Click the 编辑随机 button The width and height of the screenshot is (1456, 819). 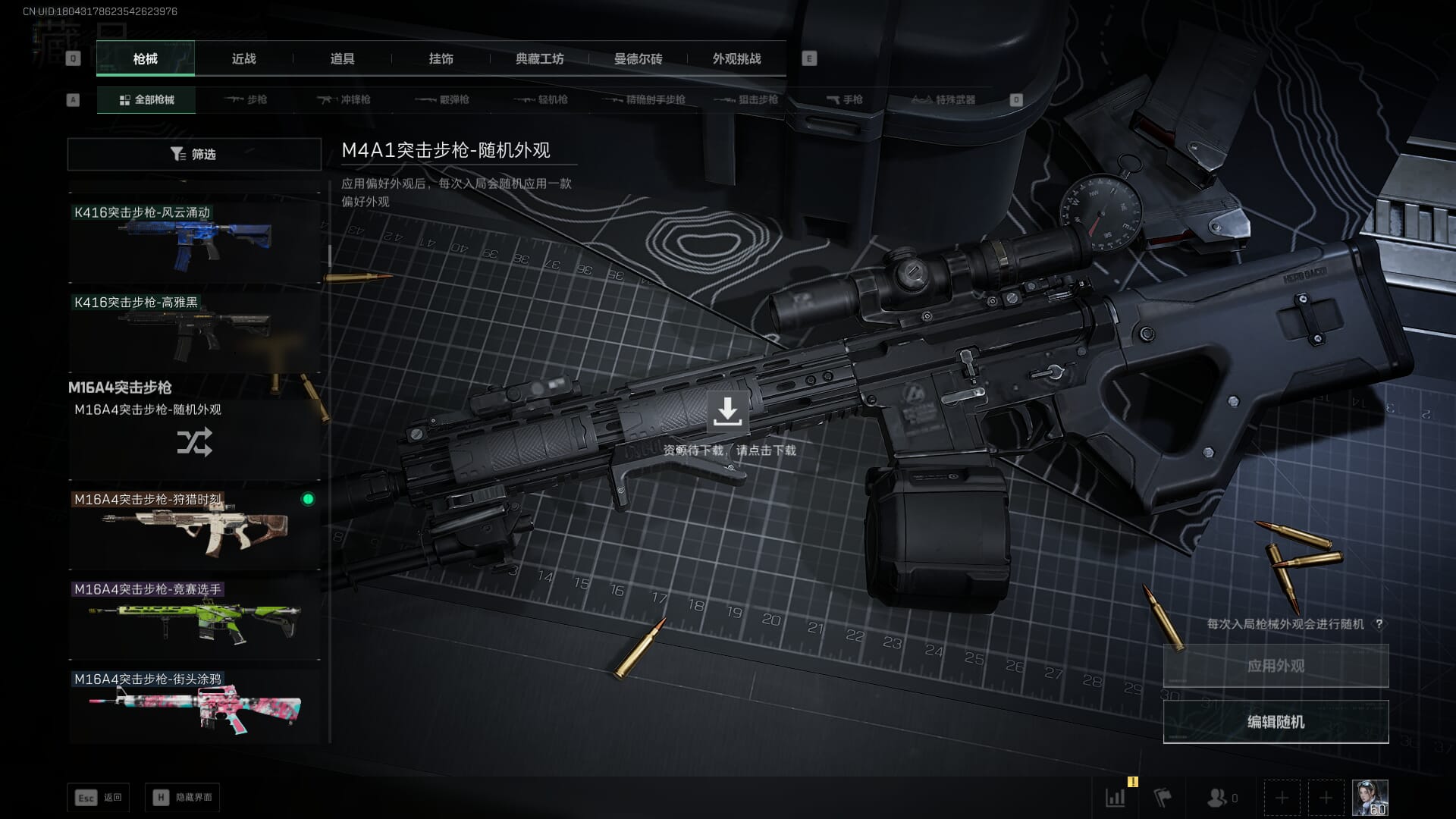1276,721
